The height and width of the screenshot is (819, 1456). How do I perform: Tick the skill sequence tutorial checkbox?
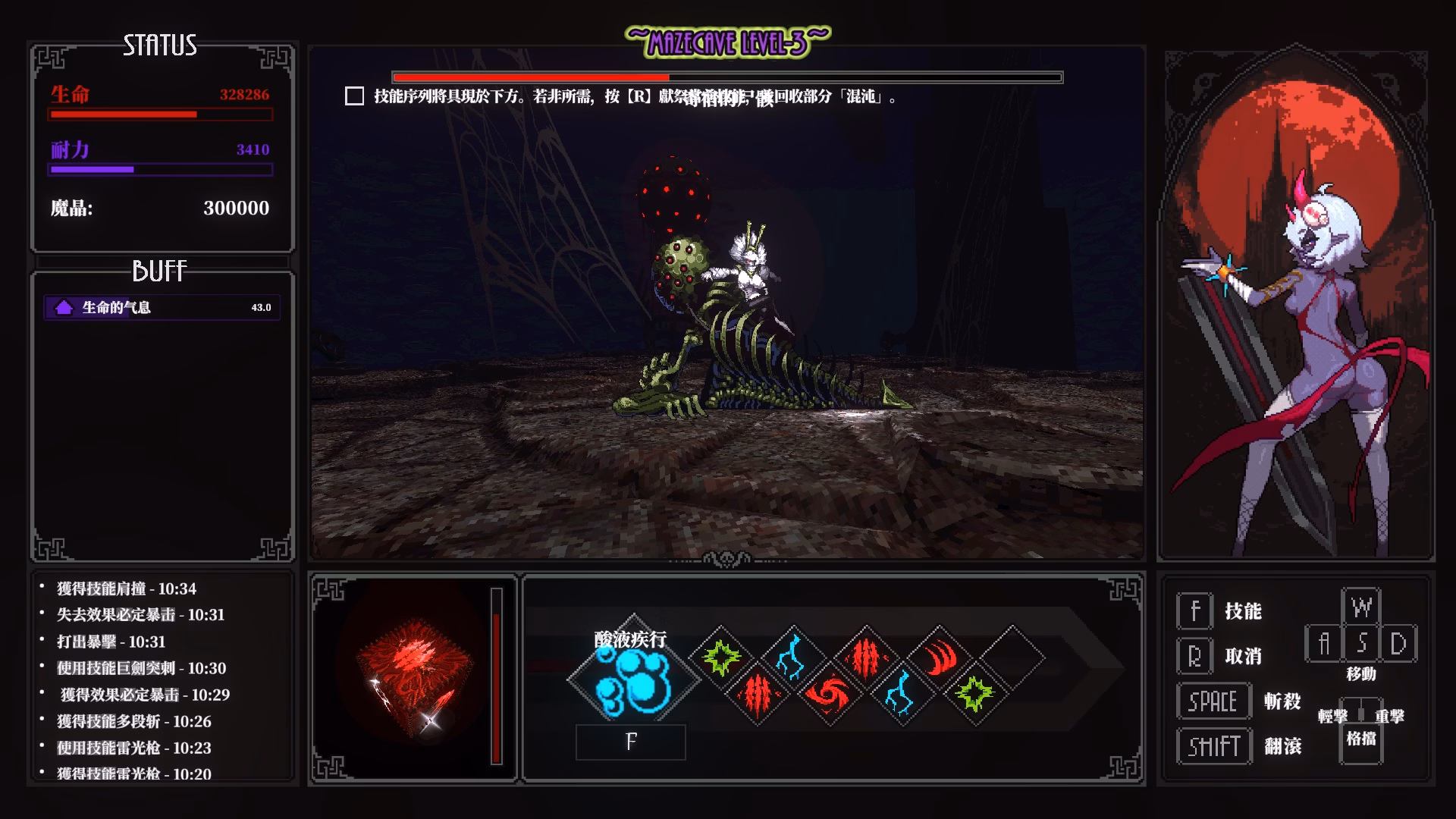click(x=354, y=96)
